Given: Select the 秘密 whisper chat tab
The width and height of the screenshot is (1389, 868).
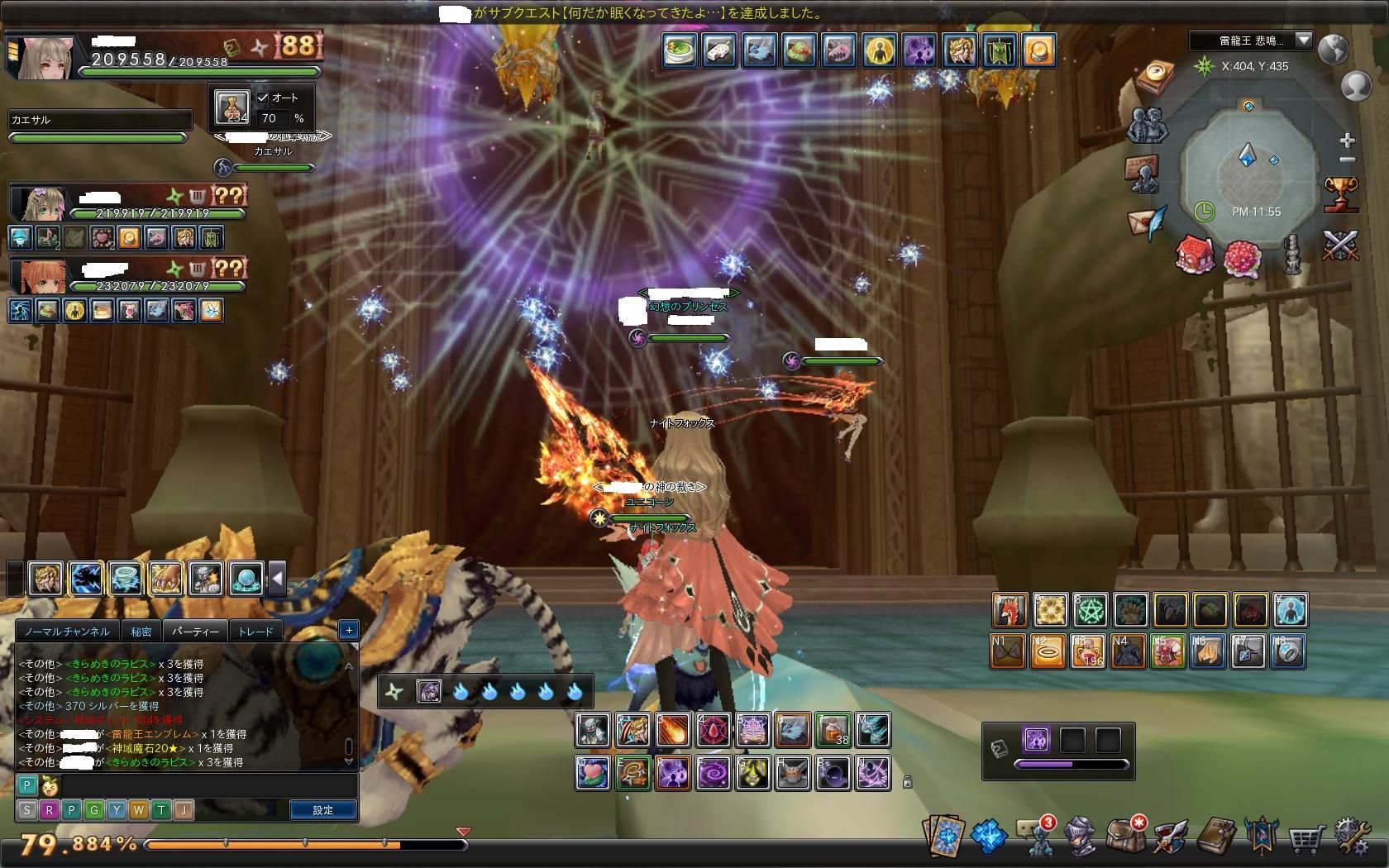Looking at the screenshot, I should (x=141, y=632).
